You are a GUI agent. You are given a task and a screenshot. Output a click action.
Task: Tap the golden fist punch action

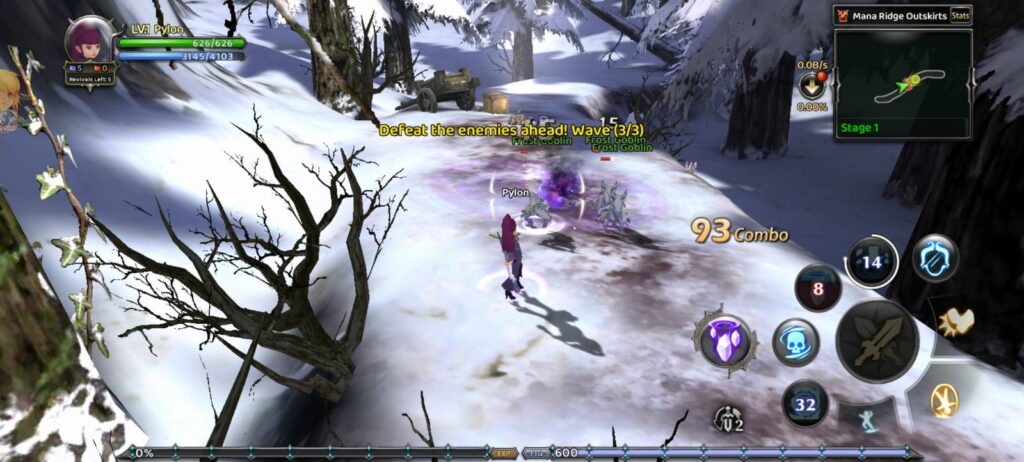[x=956, y=321]
